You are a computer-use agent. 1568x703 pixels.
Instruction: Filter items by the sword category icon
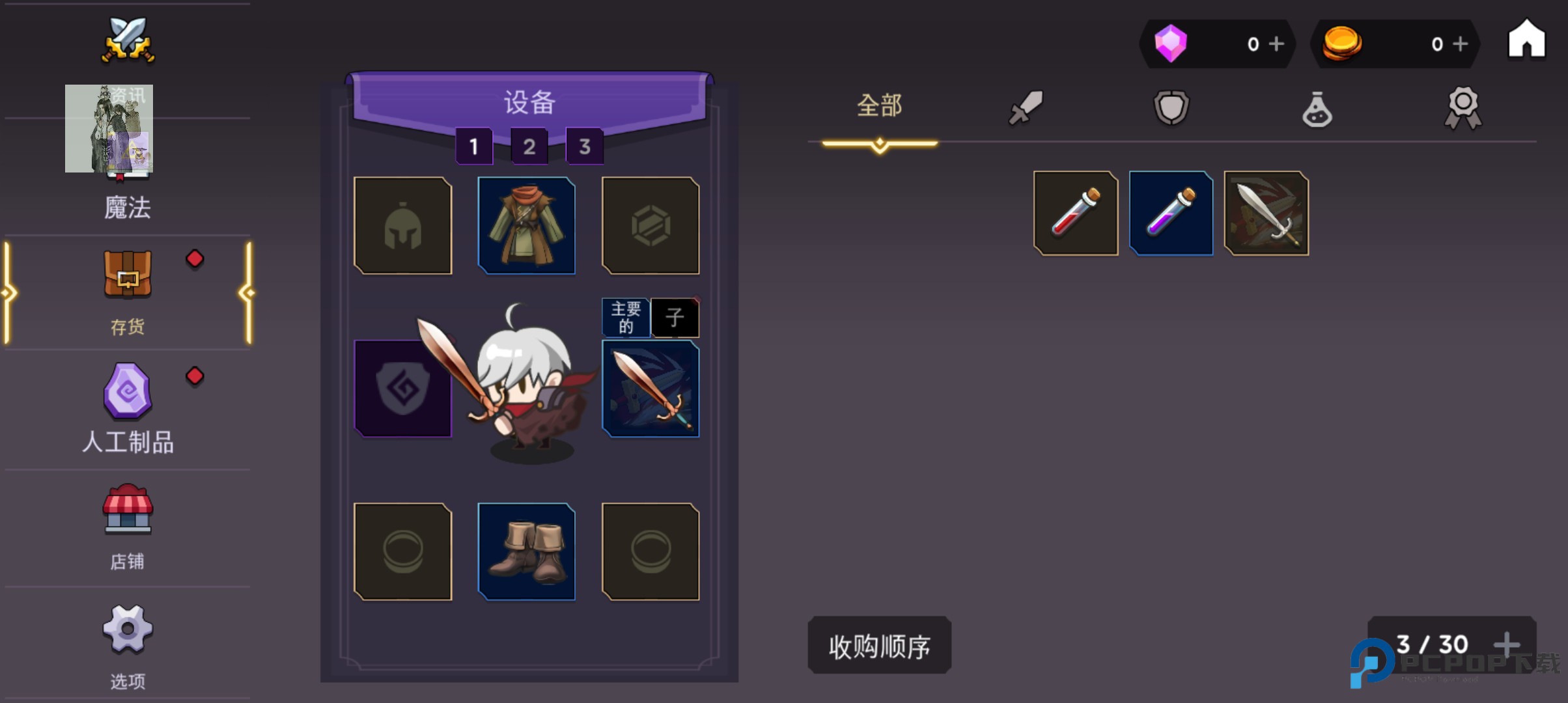click(1026, 107)
